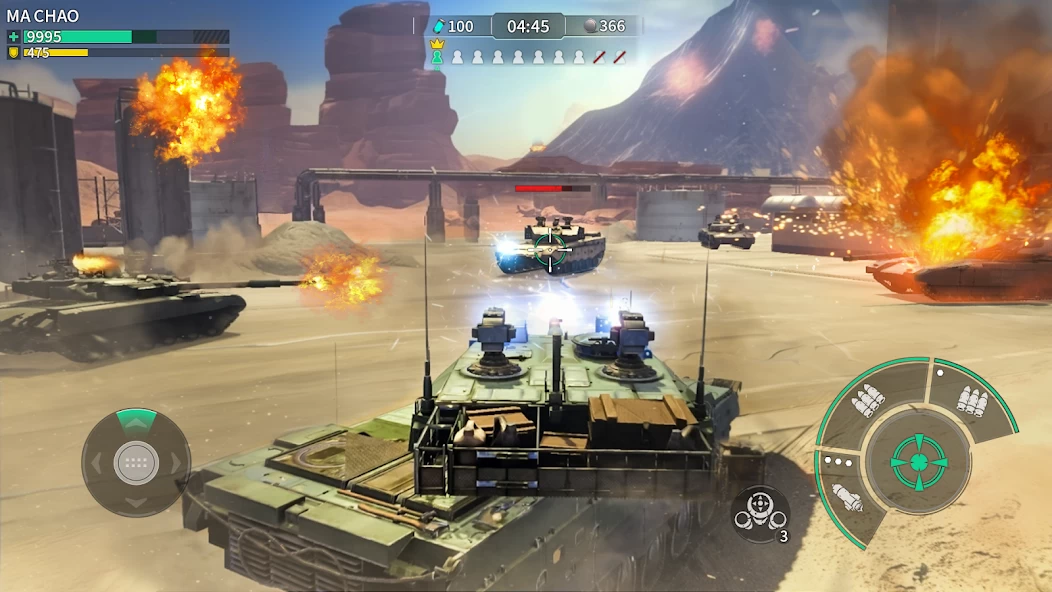The image size is (1052, 592).
Task: Tap the center knob of the movement joystick
Action: 136,462
